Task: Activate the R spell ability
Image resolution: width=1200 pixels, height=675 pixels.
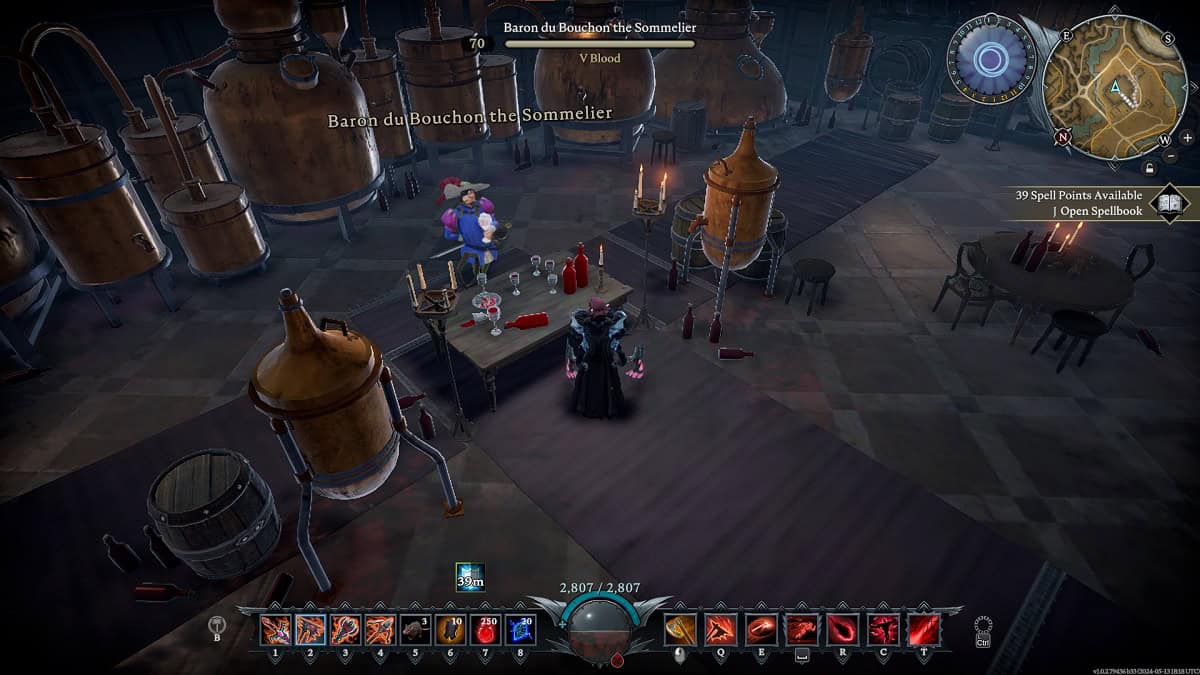Action: [x=842, y=629]
